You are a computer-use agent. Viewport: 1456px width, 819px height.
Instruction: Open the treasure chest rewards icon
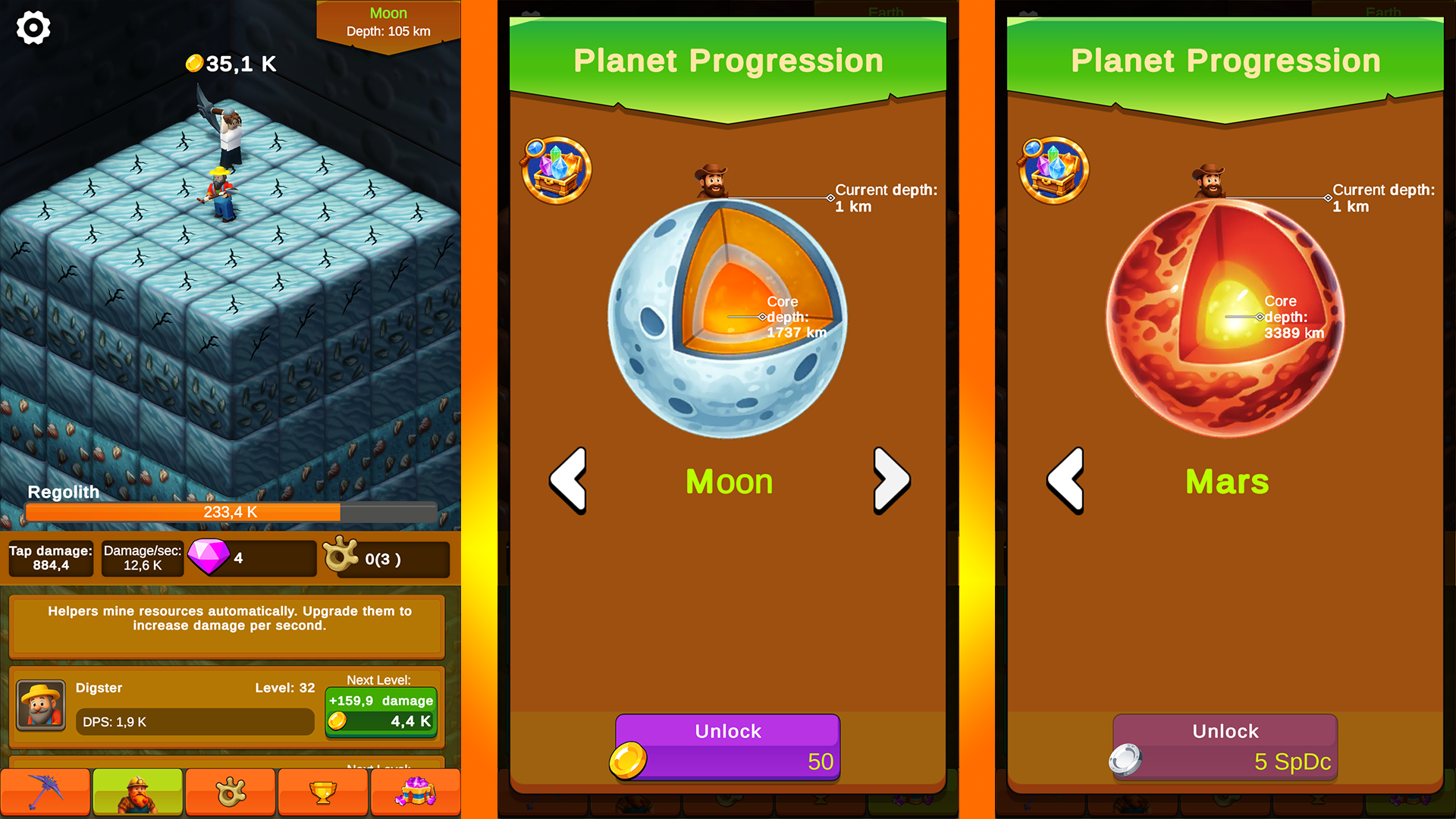click(x=416, y=792)
